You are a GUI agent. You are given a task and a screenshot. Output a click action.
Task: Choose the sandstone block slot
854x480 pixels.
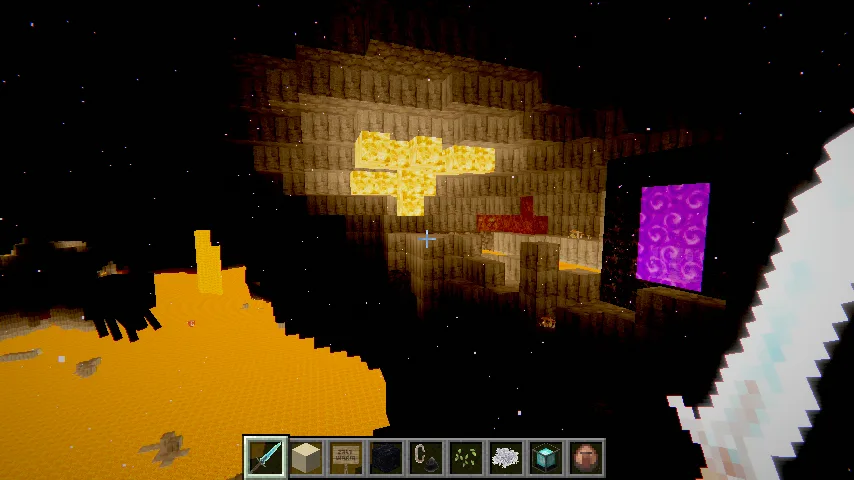[306, 457]
